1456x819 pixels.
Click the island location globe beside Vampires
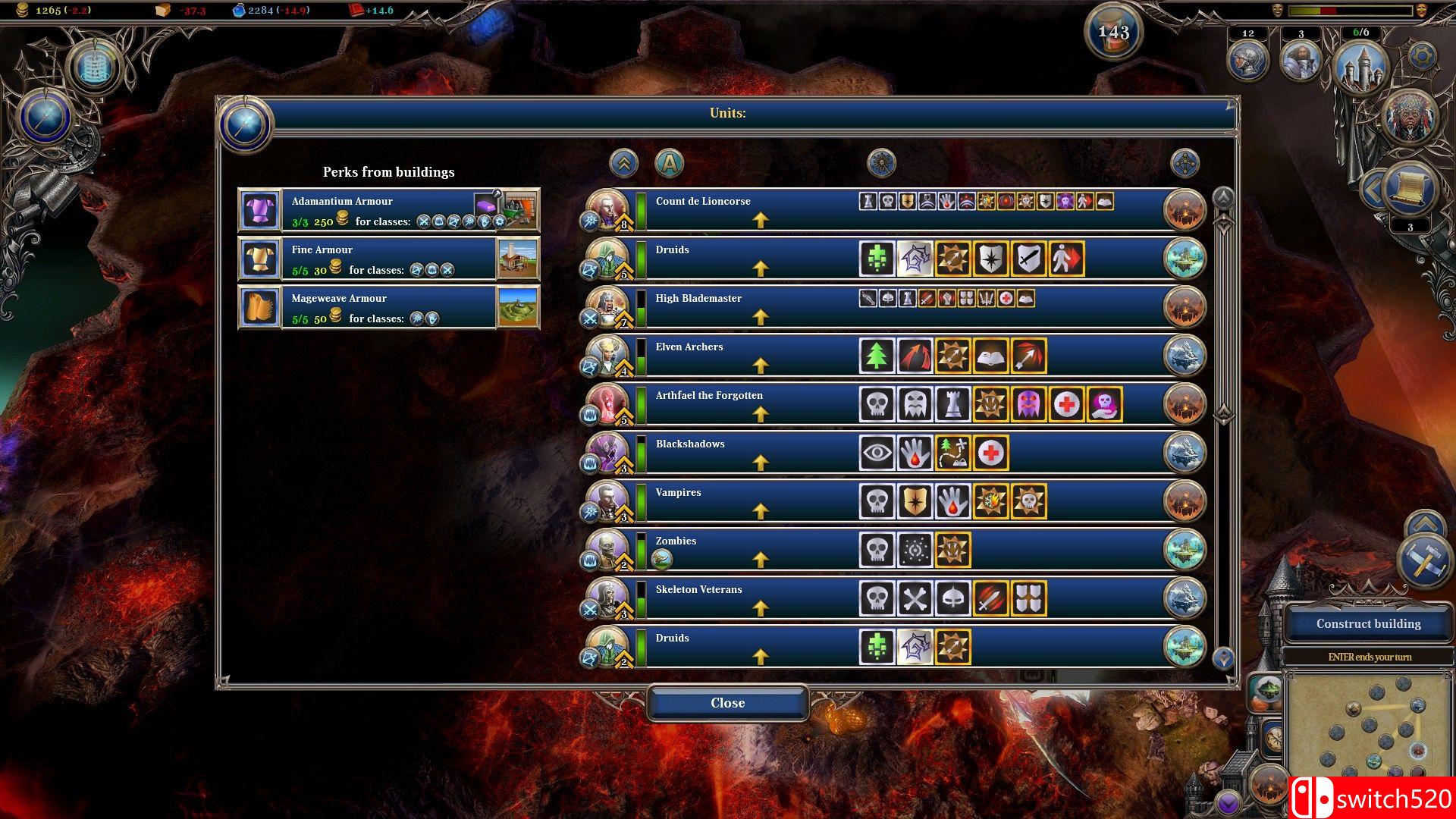(1184, 500)
